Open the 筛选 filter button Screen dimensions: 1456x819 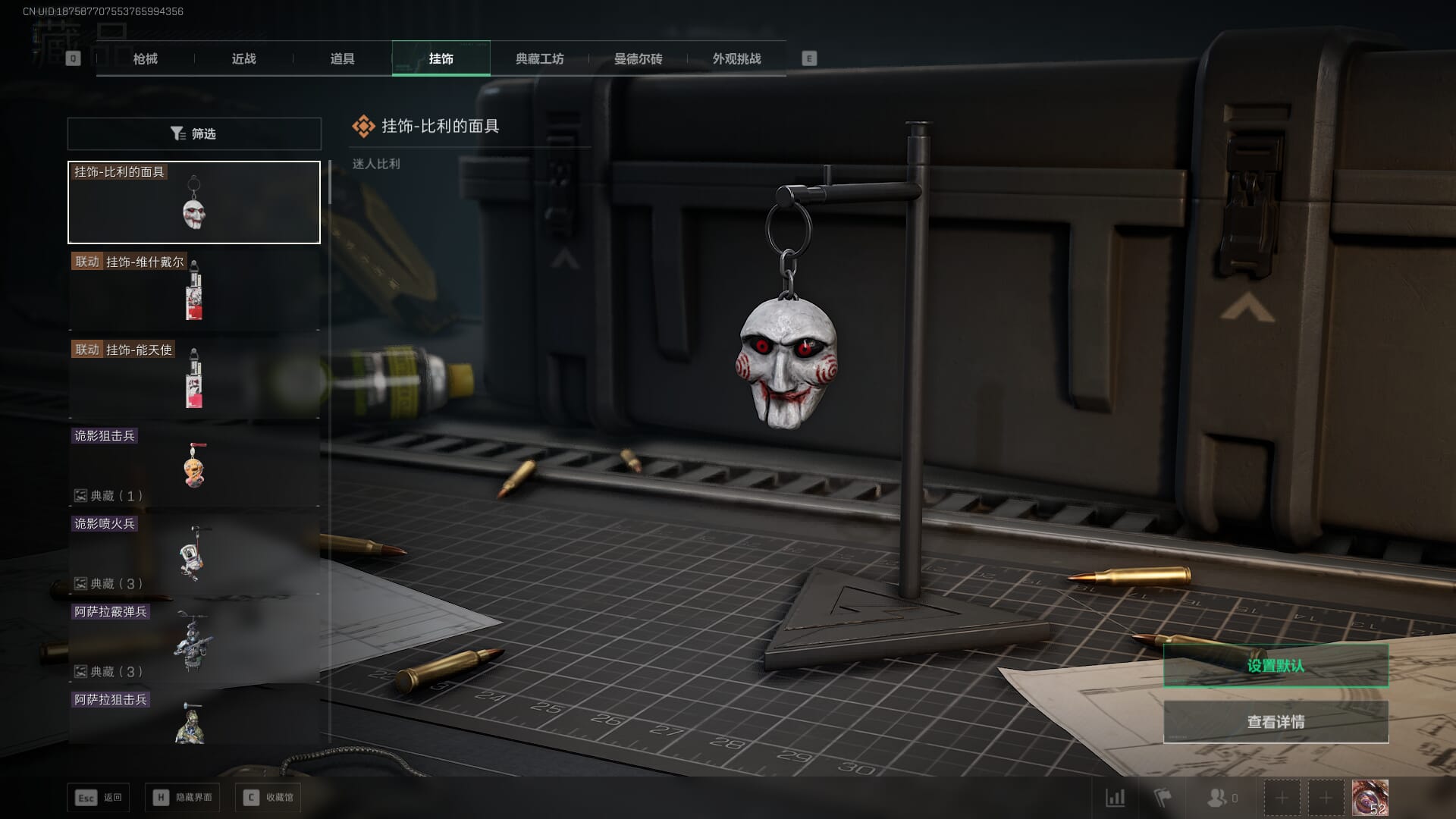click(x=194, y=133)
